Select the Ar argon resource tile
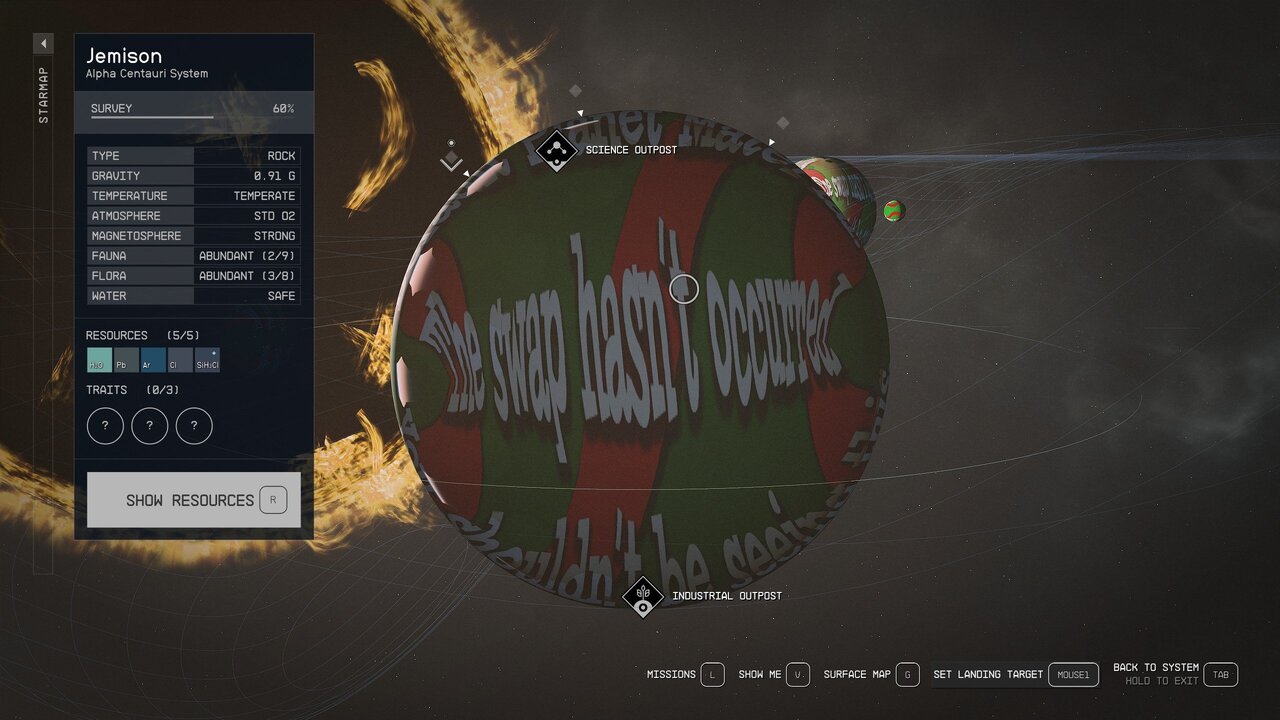The width and height of the screenshot is (1280, 720). [x=153, y=360]
